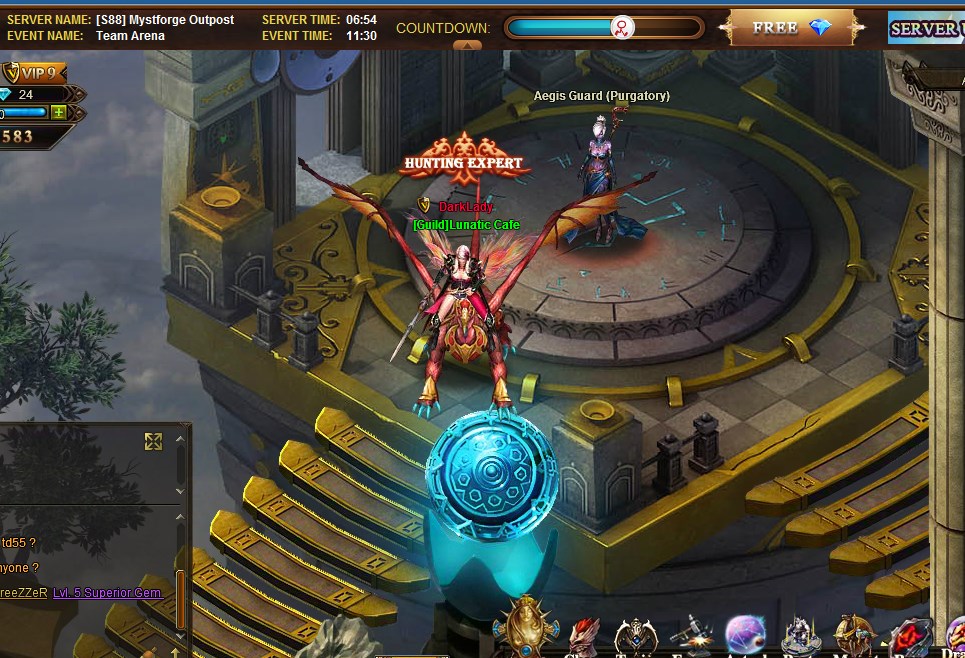Viewport: 965px width, 658px height.
Task: Collapse the top bar with small arrow
Action: [x=467, y=45]
